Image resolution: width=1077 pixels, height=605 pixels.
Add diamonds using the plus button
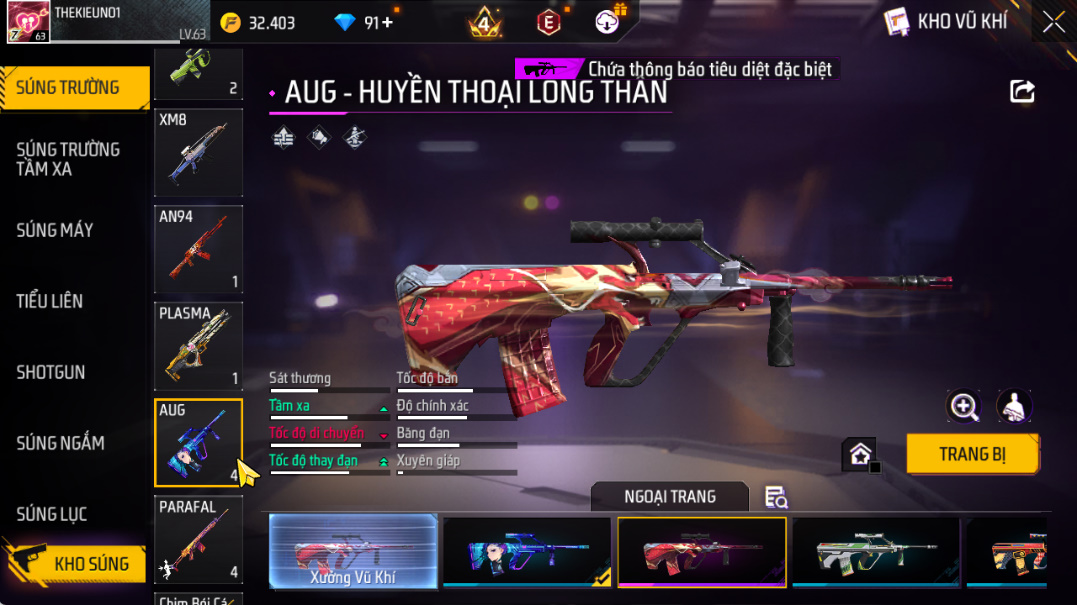click(x=387, y=22)
